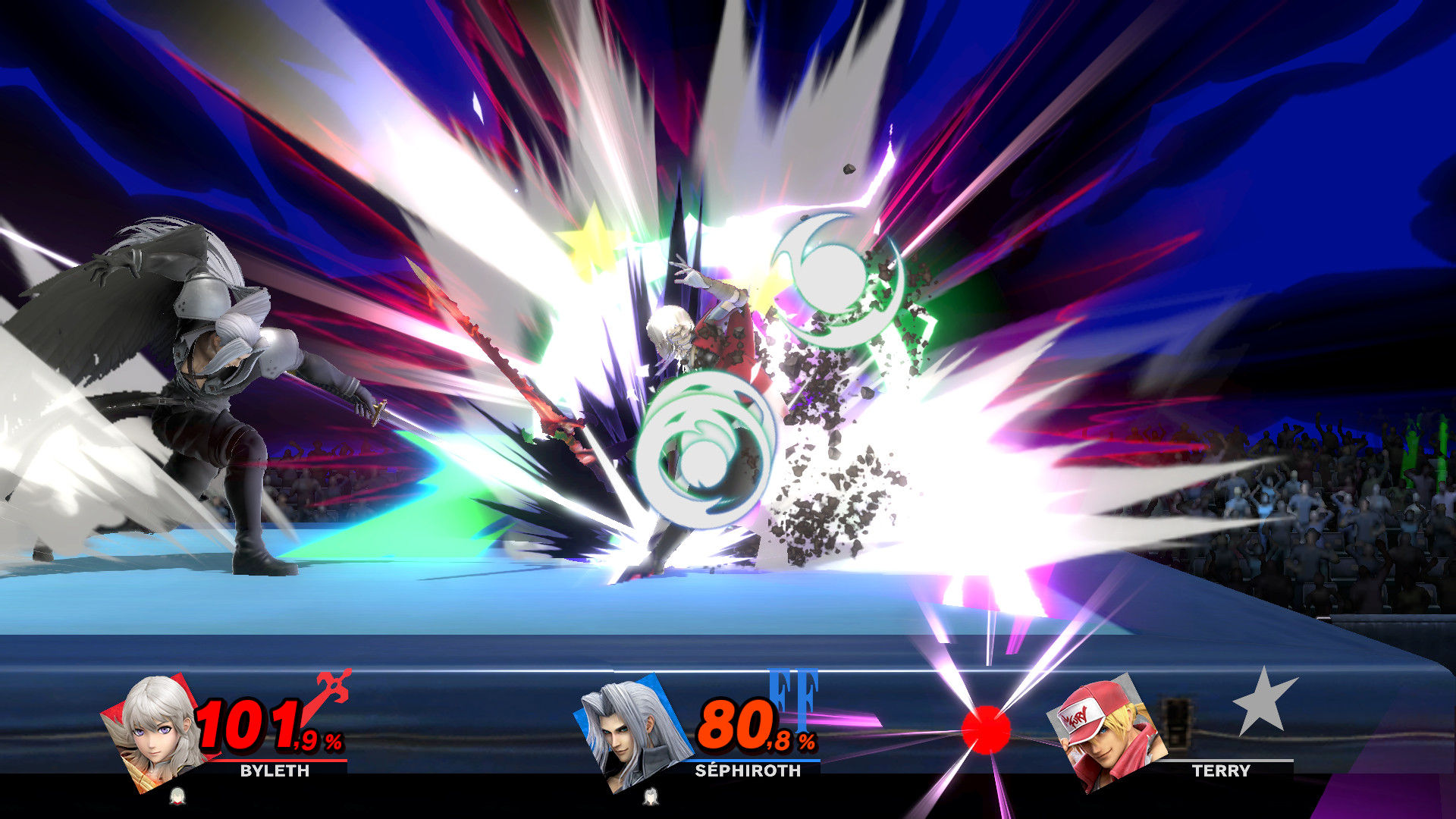Select Séphiroth's character portrait in the HUD
This screenshot has height=819, width=1456.
click(634, 730)
